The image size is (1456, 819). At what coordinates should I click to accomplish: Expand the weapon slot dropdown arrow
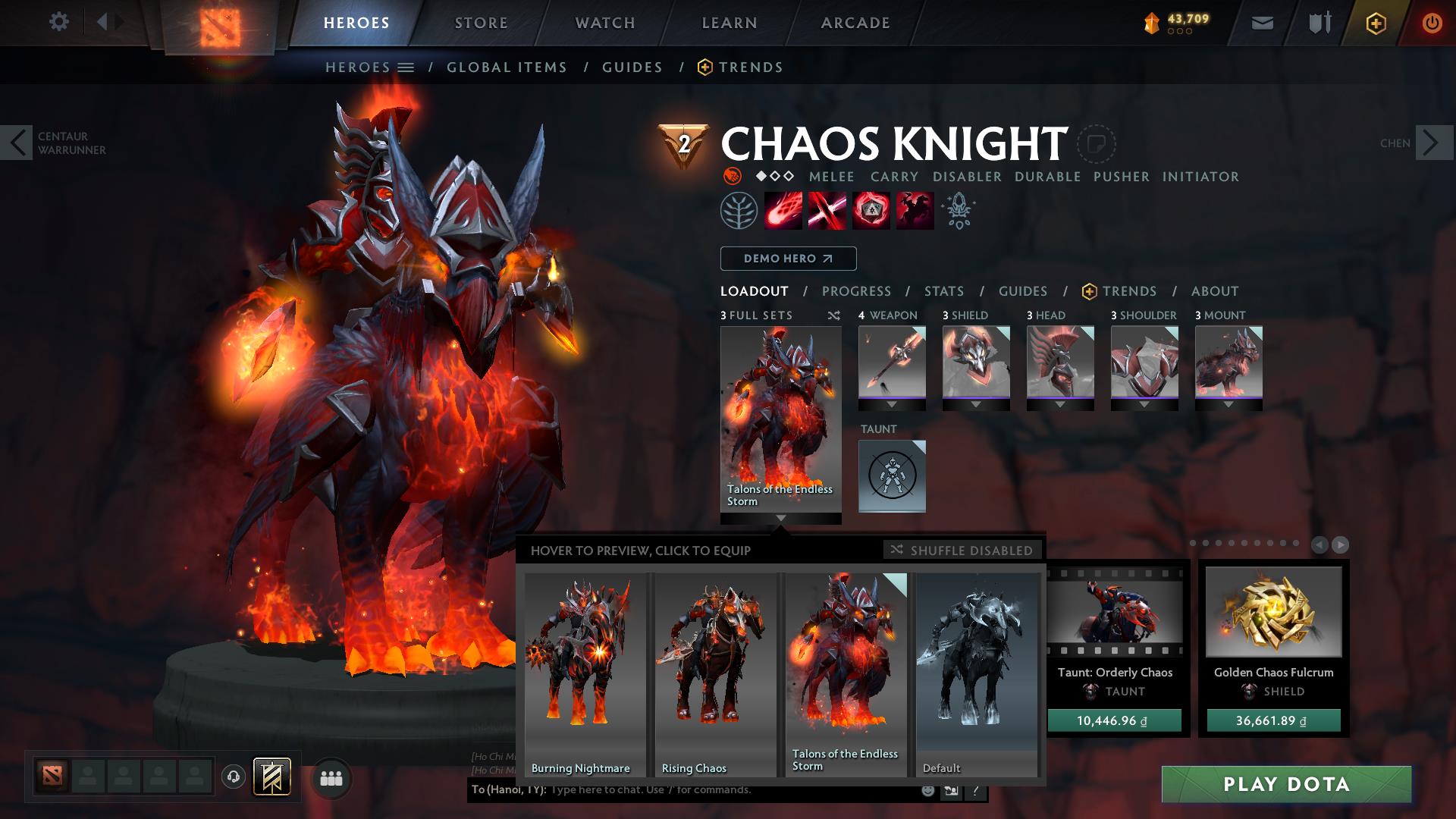891,406
